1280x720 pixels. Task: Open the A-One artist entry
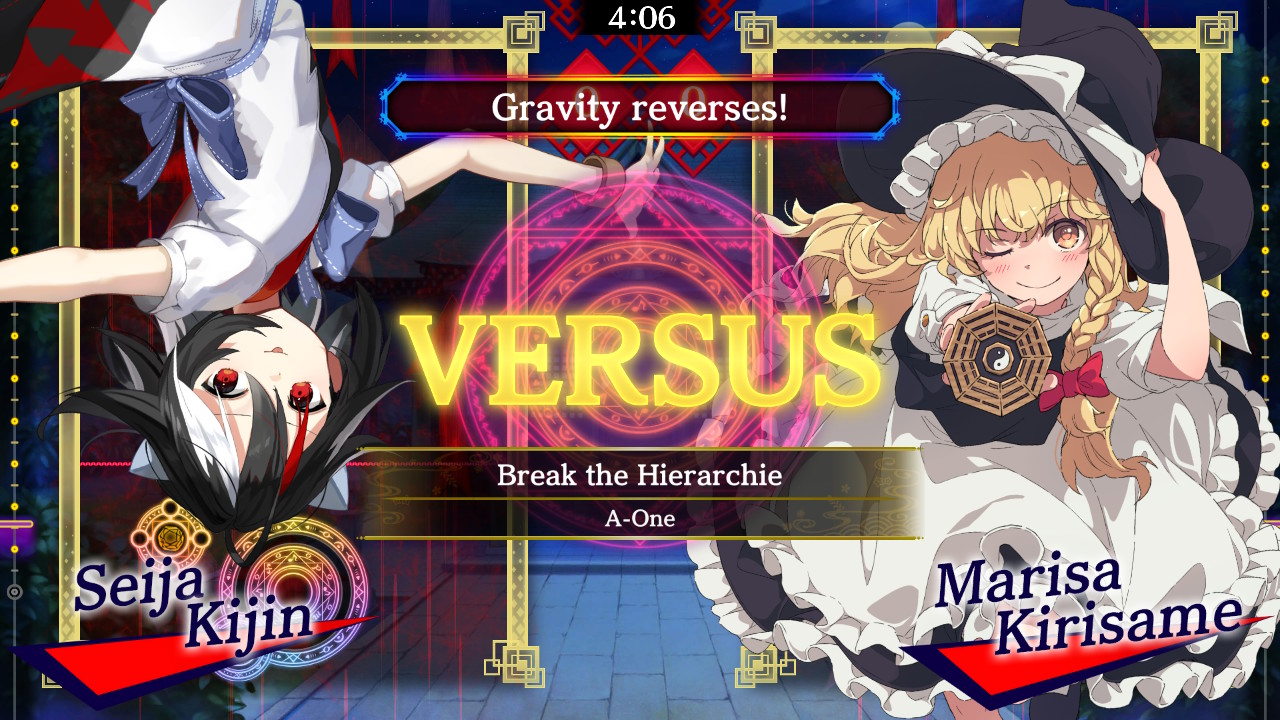(640, 518)
